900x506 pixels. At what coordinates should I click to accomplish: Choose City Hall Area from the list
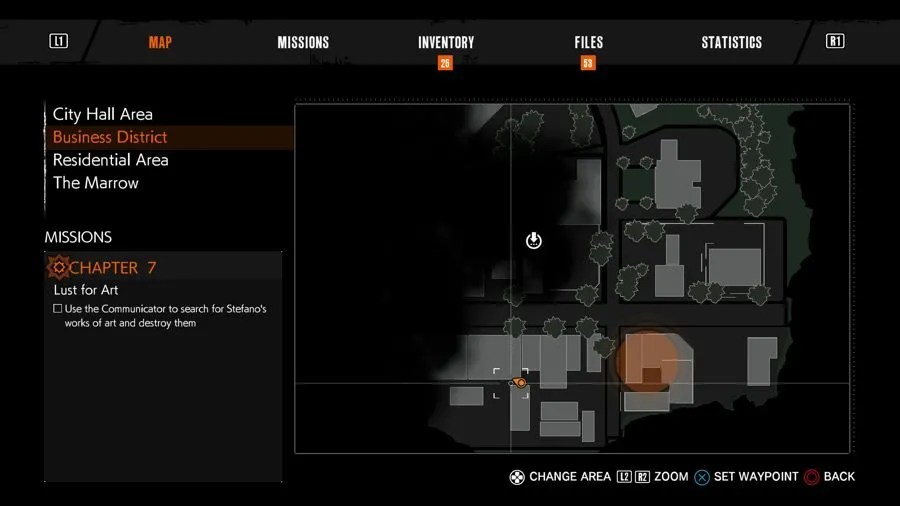[103, 114]
